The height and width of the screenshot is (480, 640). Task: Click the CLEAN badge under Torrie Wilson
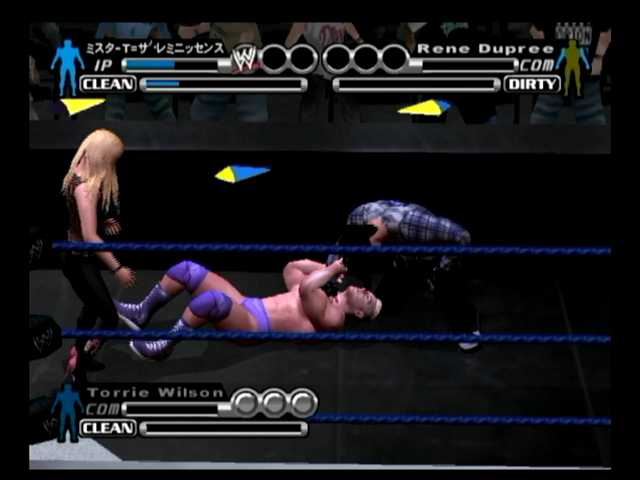107,428
